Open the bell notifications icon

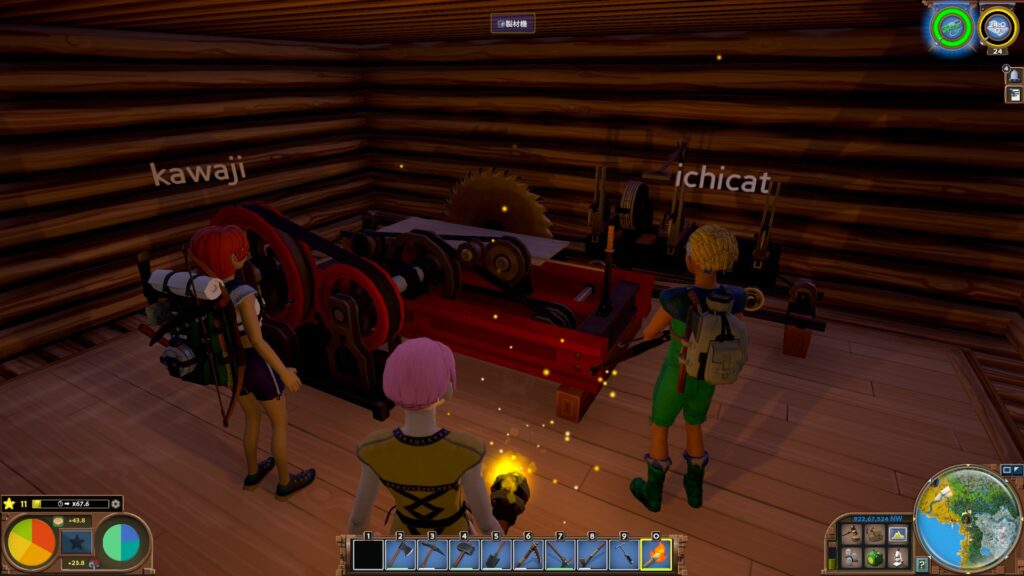point(1013,76)
